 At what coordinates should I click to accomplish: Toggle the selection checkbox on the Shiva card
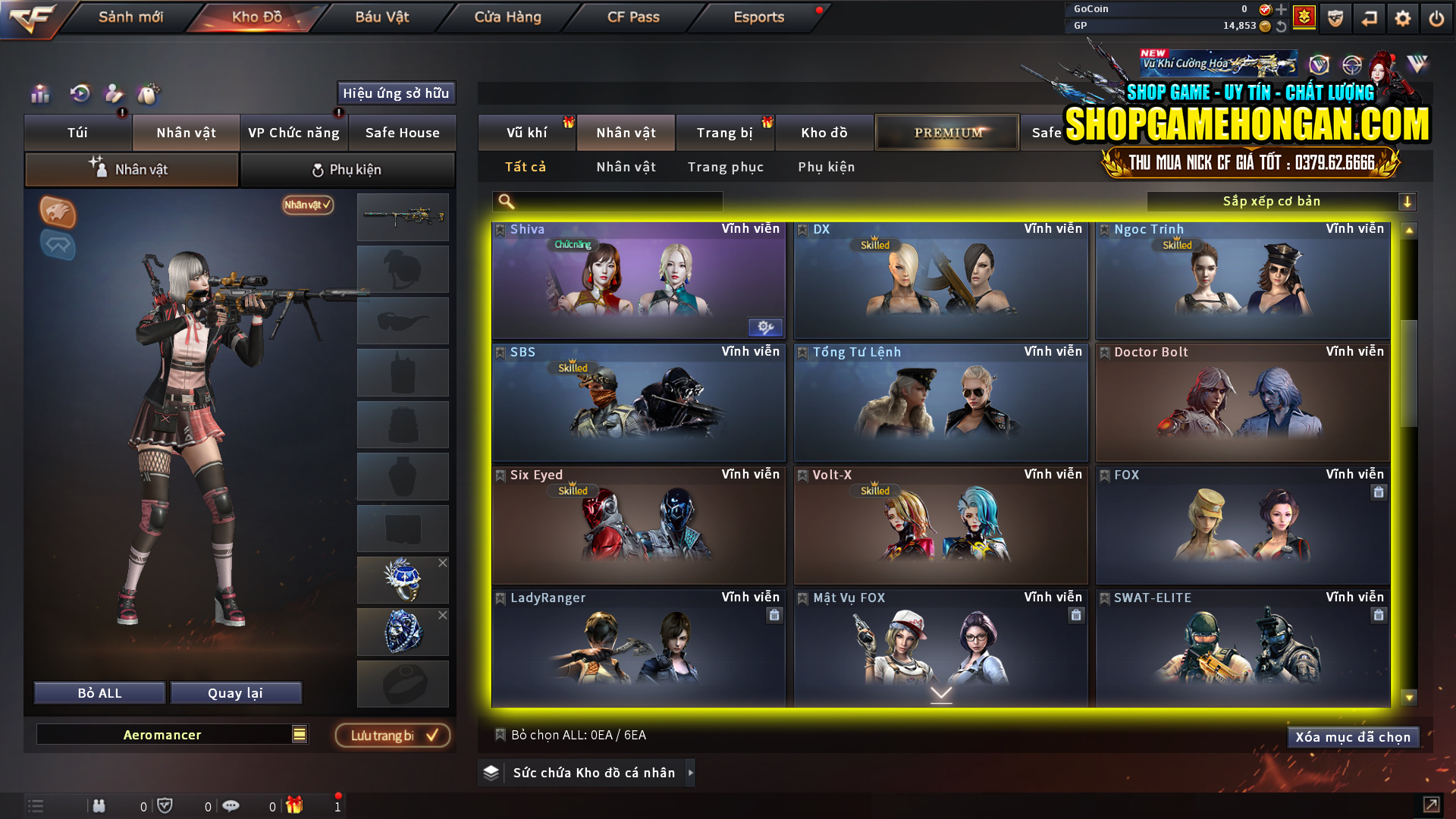[500, 228]
